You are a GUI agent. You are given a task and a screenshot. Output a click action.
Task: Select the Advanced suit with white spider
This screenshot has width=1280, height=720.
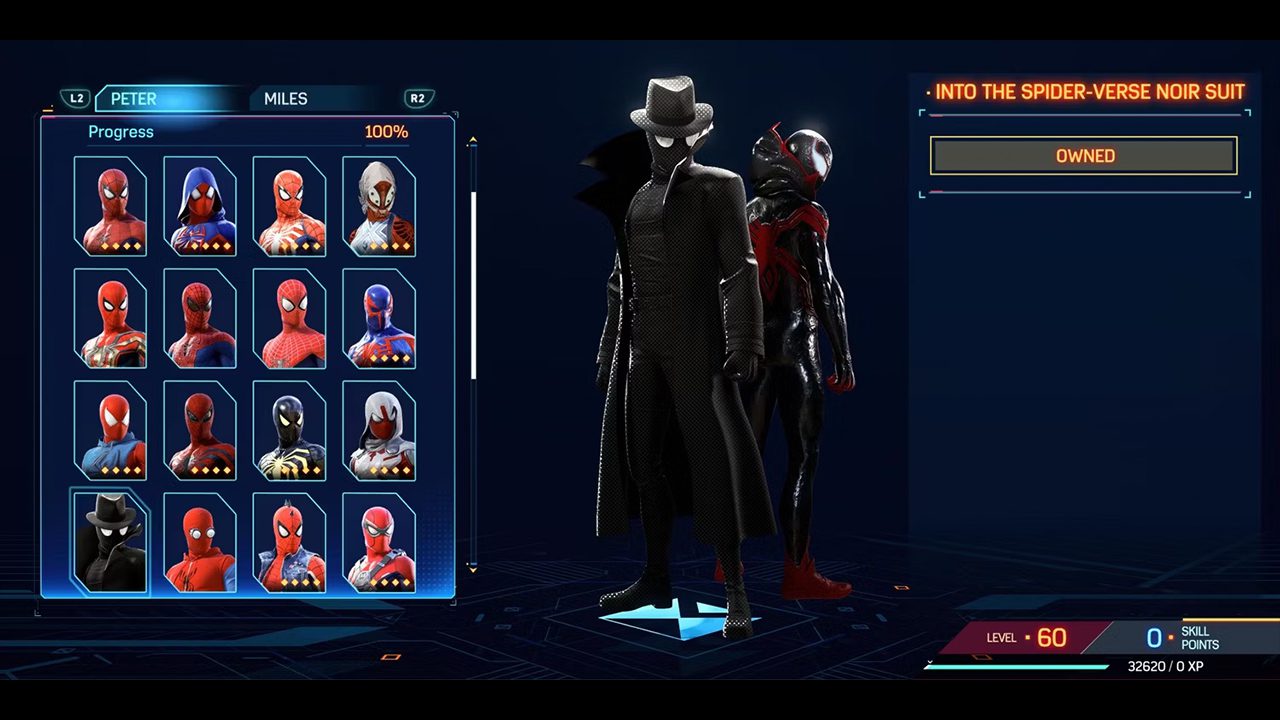click(x=289, y=206)
